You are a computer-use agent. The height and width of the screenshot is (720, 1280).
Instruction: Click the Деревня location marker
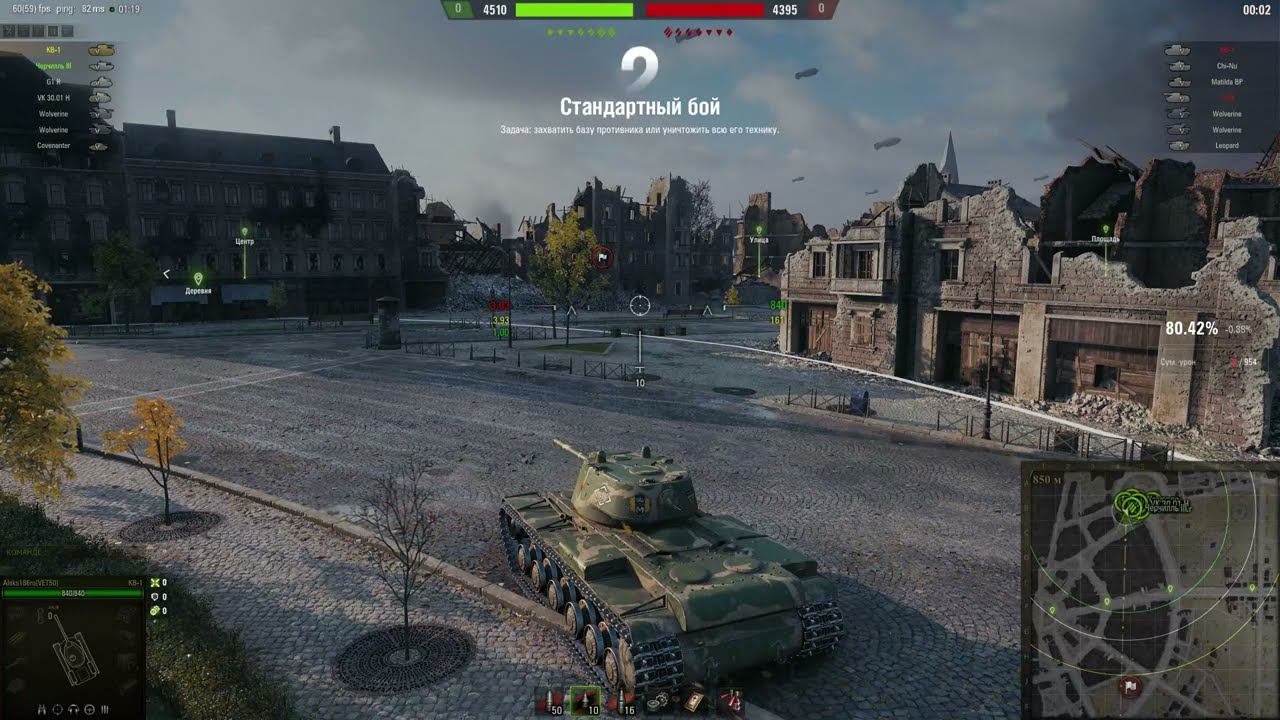(198, 279)
